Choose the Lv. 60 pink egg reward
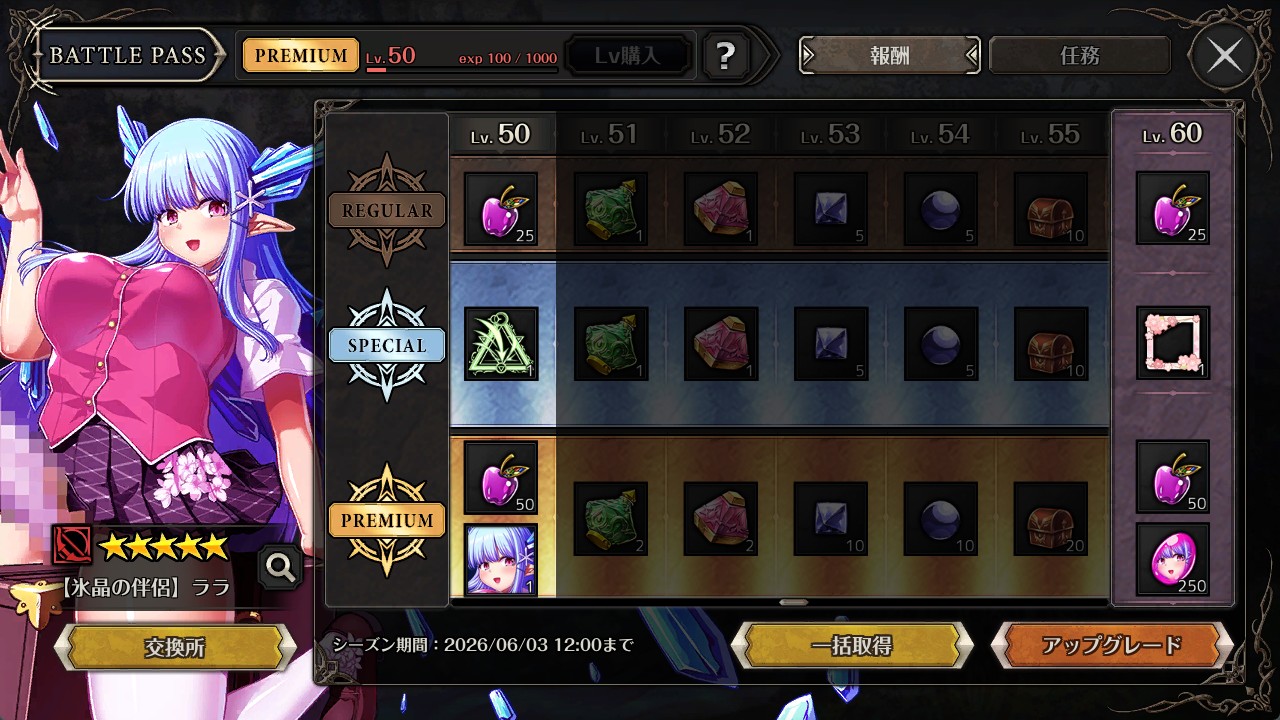1280x720 pixels. click(x=1172, y=560)
